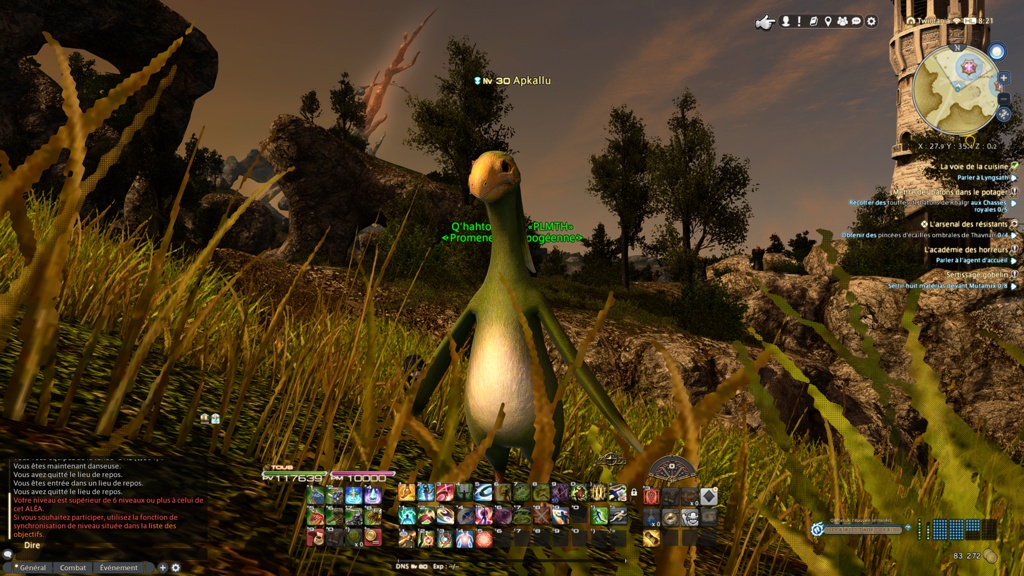Switch to the Général chat tab
The height and width of the screenshot is (576, 1024).
pyautogui.click(x=30, y=567)
